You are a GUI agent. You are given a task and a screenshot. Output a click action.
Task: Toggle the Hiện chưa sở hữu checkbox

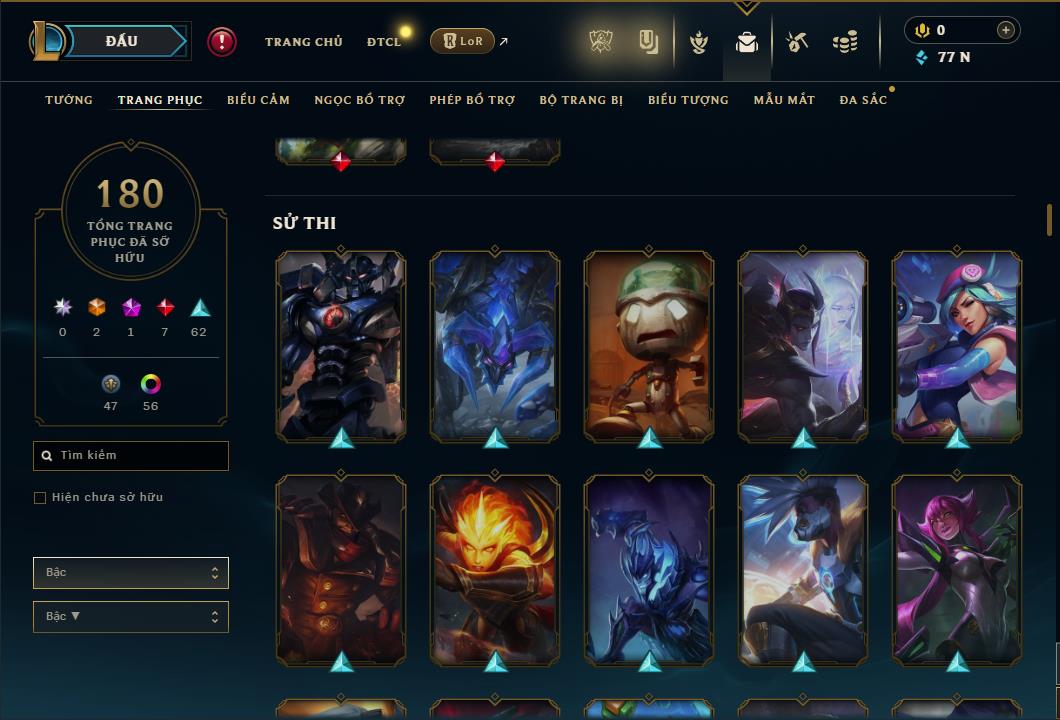tap(40, 498)
